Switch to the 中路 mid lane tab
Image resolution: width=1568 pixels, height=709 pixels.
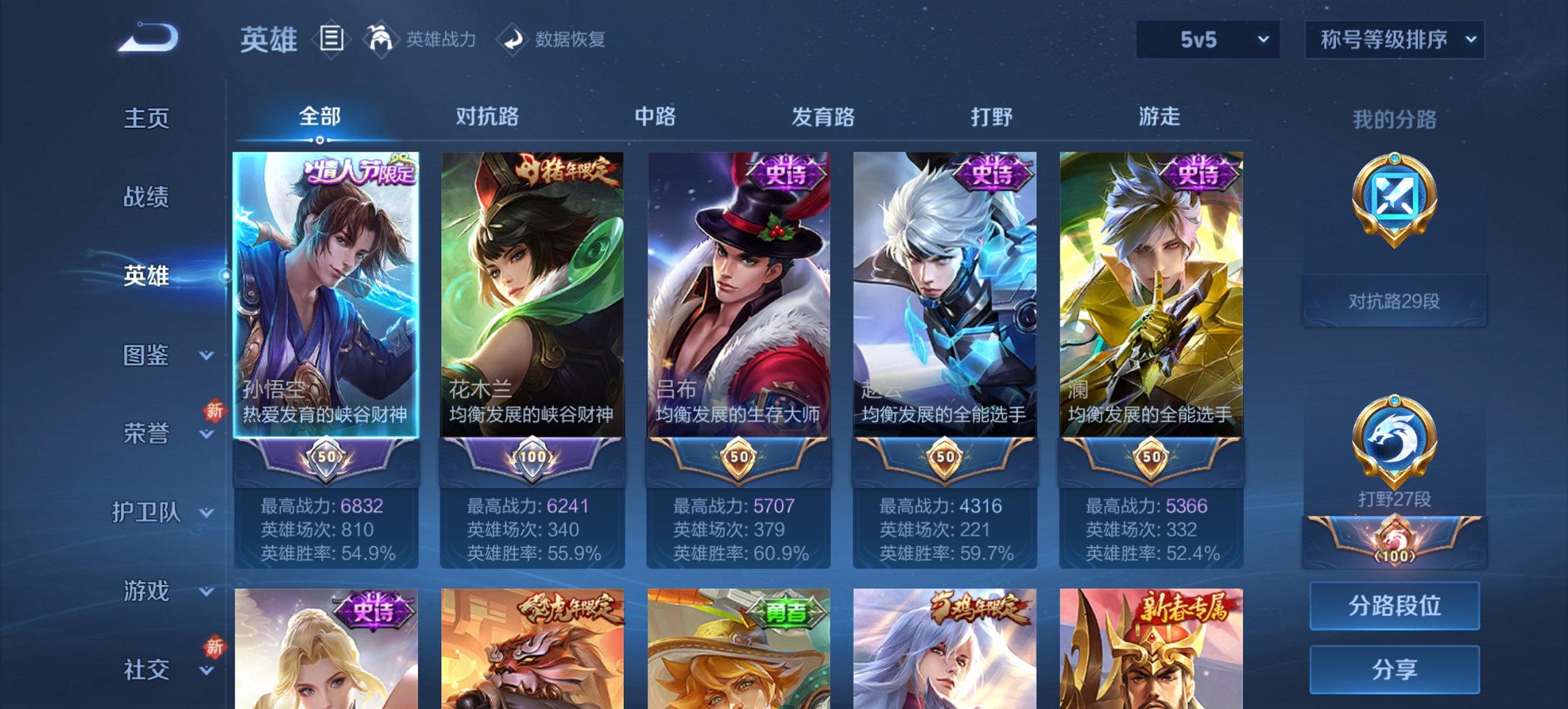655,118
